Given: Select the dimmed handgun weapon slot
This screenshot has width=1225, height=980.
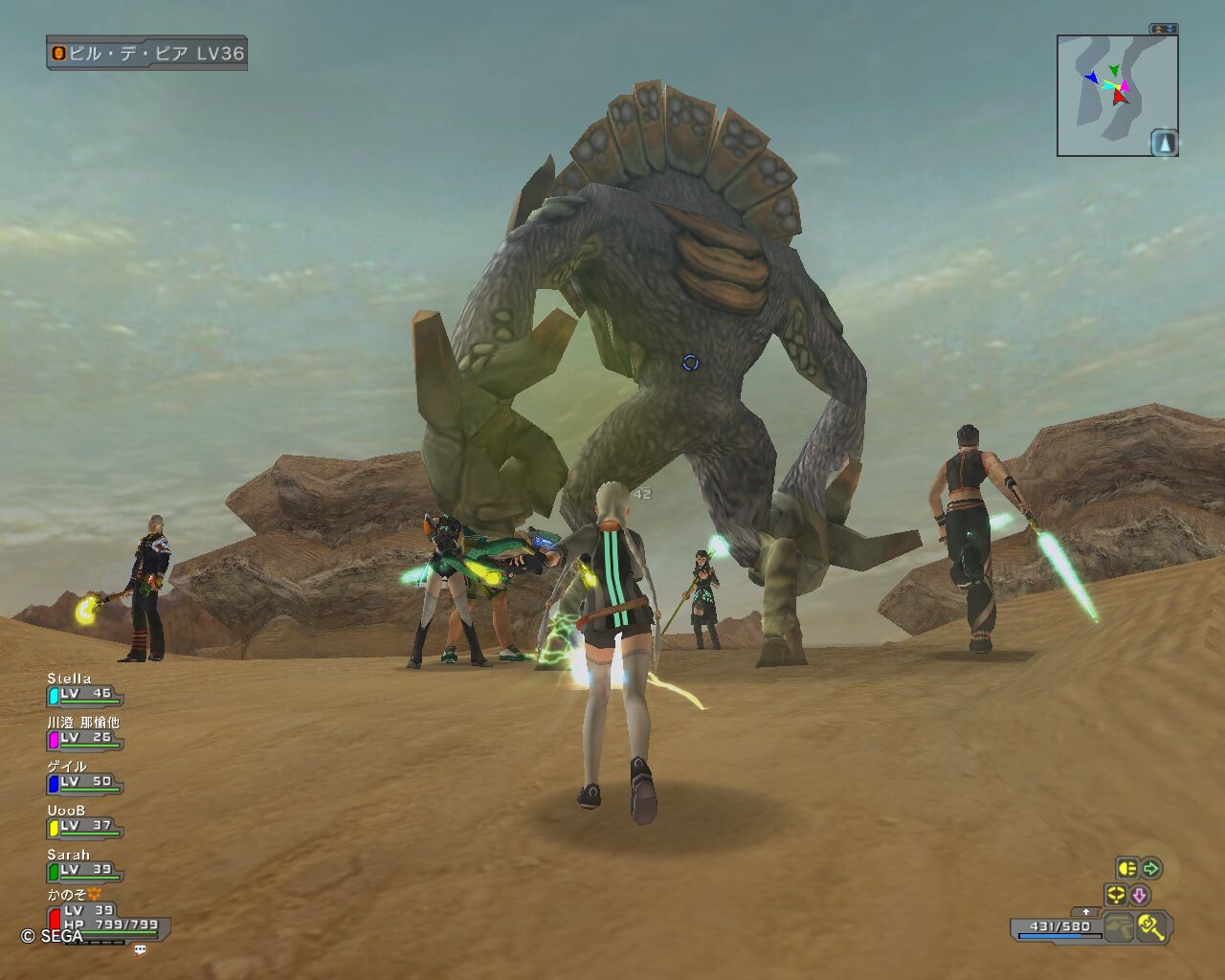Looking at the screenshot, I should point(1118,926).
